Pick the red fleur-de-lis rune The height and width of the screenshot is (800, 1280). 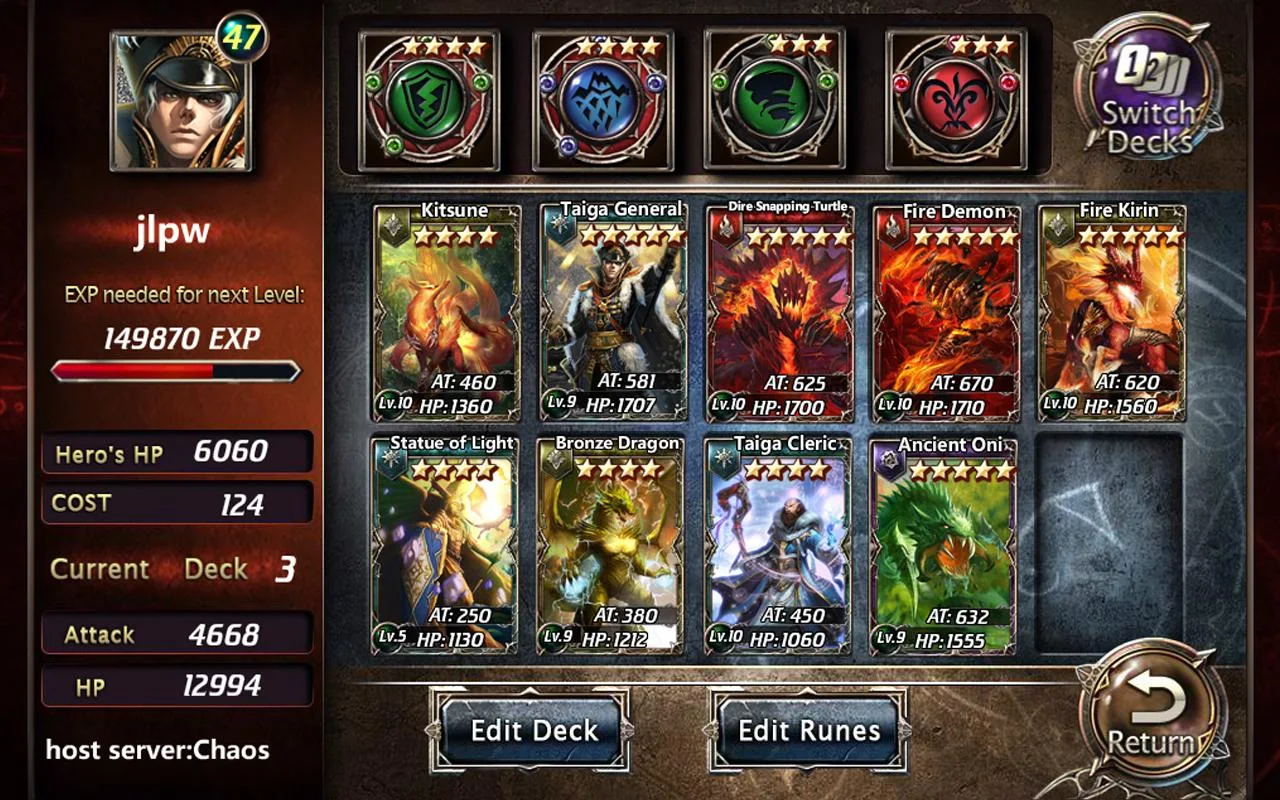tap(956, 100)
